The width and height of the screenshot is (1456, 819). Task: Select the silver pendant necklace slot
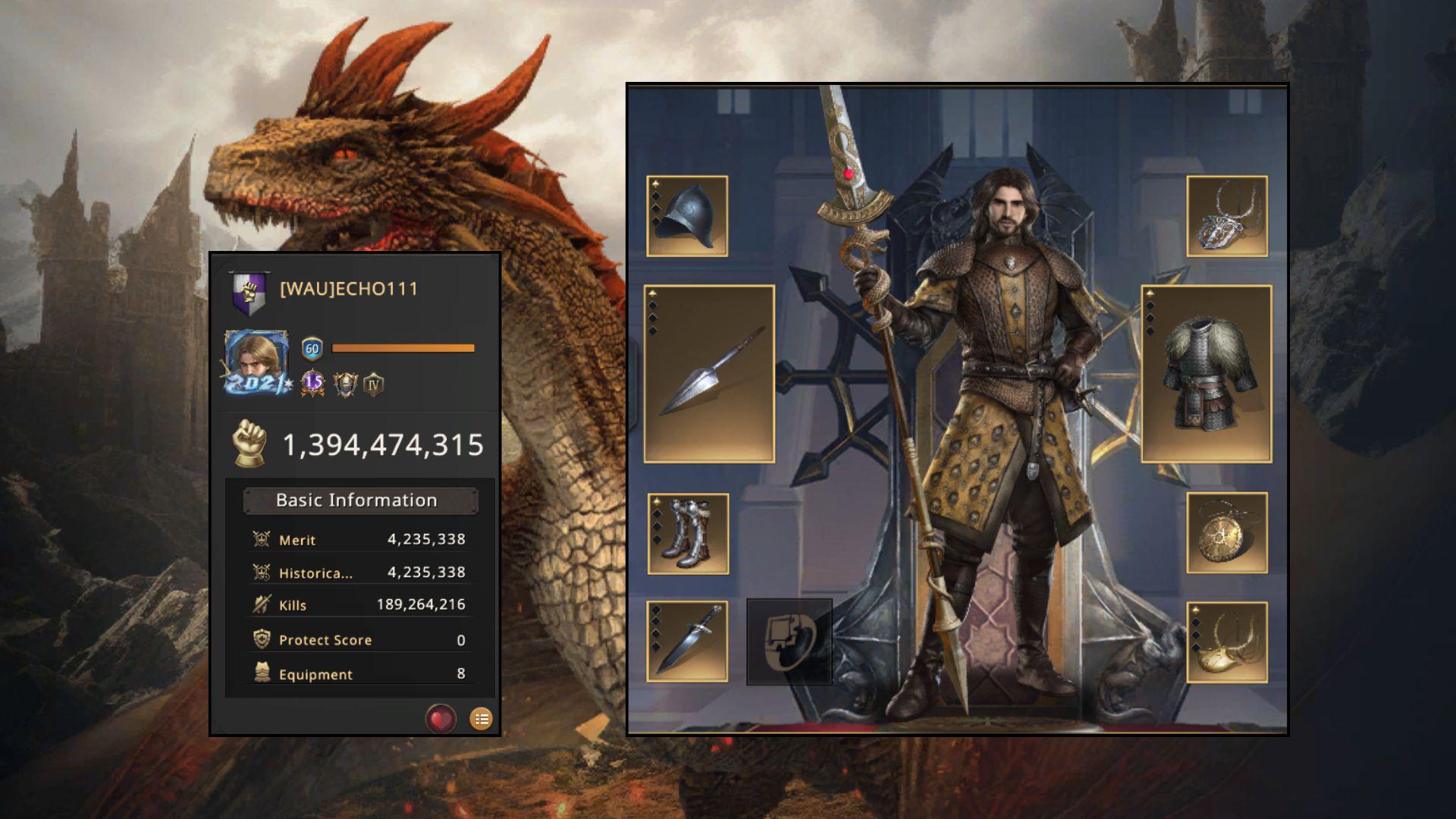pyautogui.click(x=1226, y=216)
